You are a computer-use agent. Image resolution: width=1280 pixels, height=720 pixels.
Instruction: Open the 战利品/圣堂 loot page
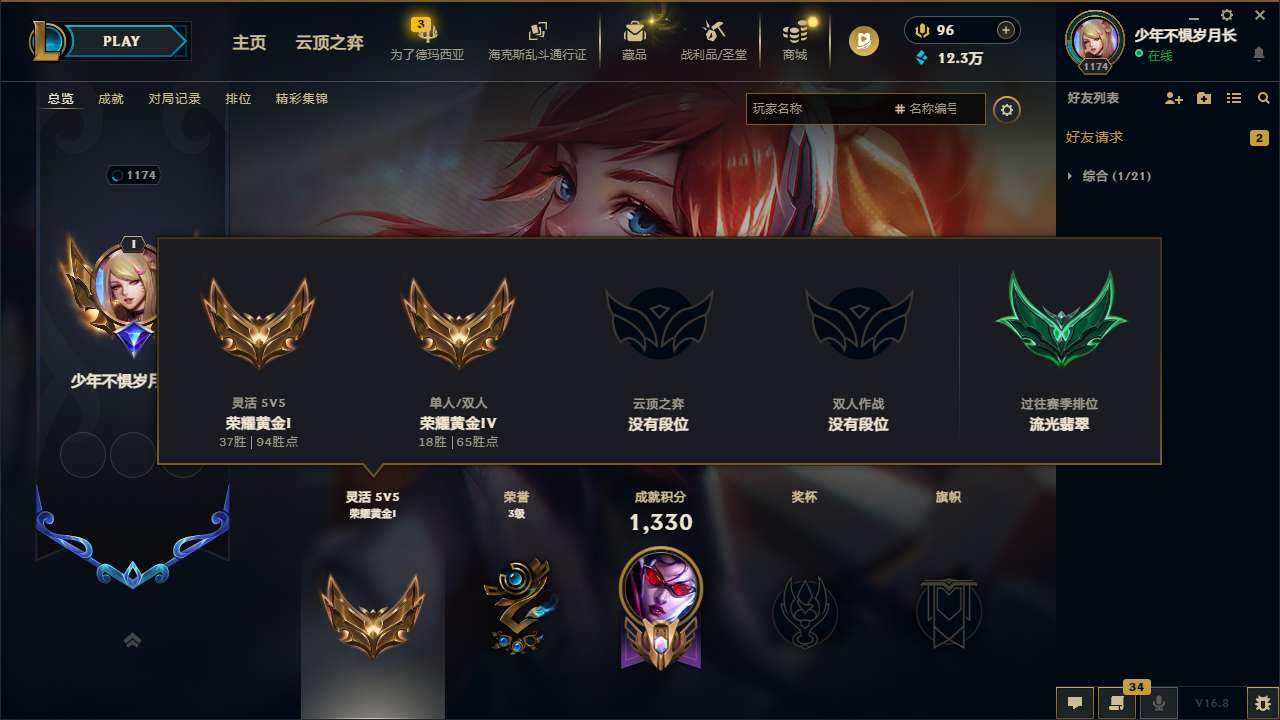[714, 40]
